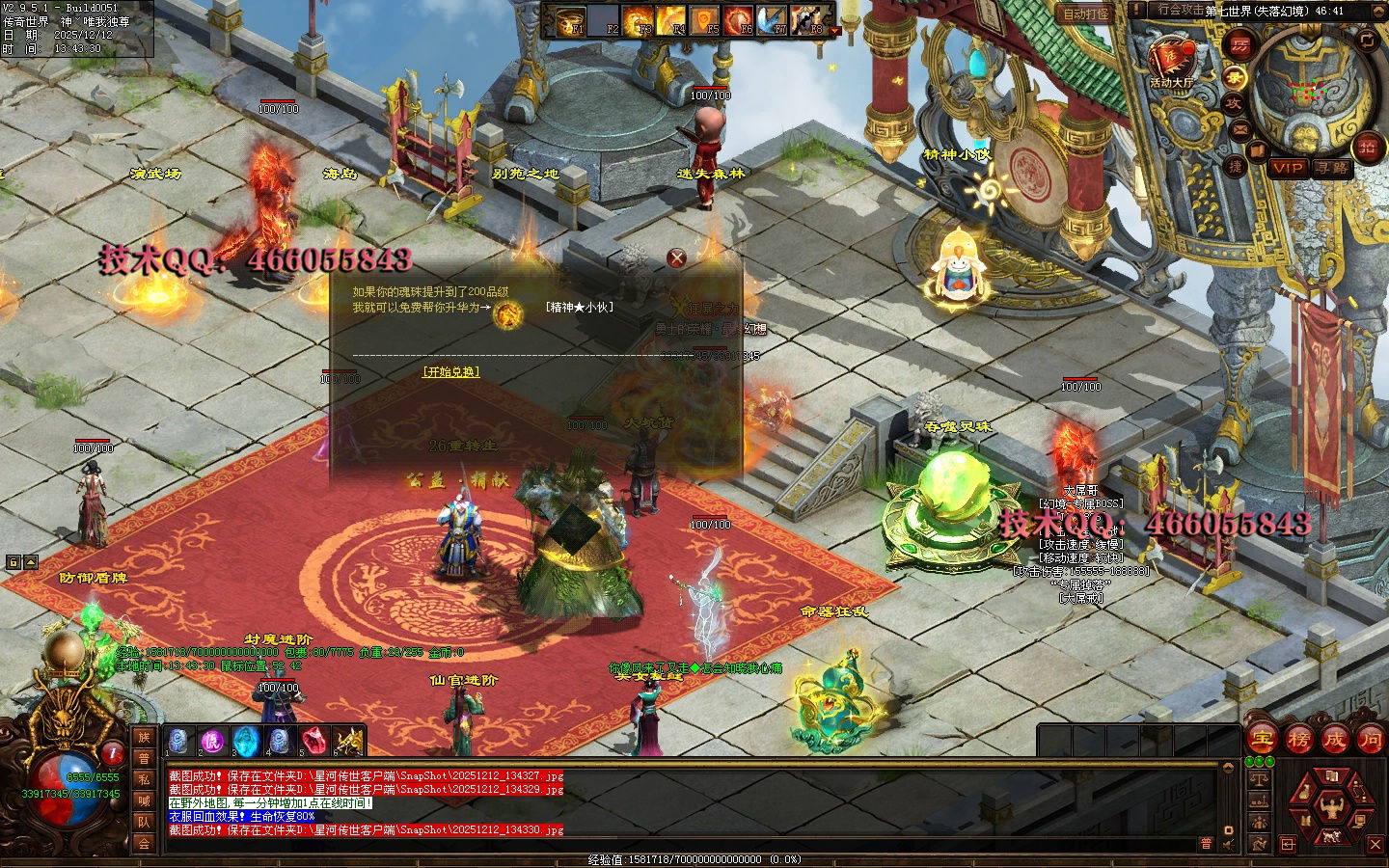Click the chat message input box
The image size is (1389, 868).
pos(675,844)
